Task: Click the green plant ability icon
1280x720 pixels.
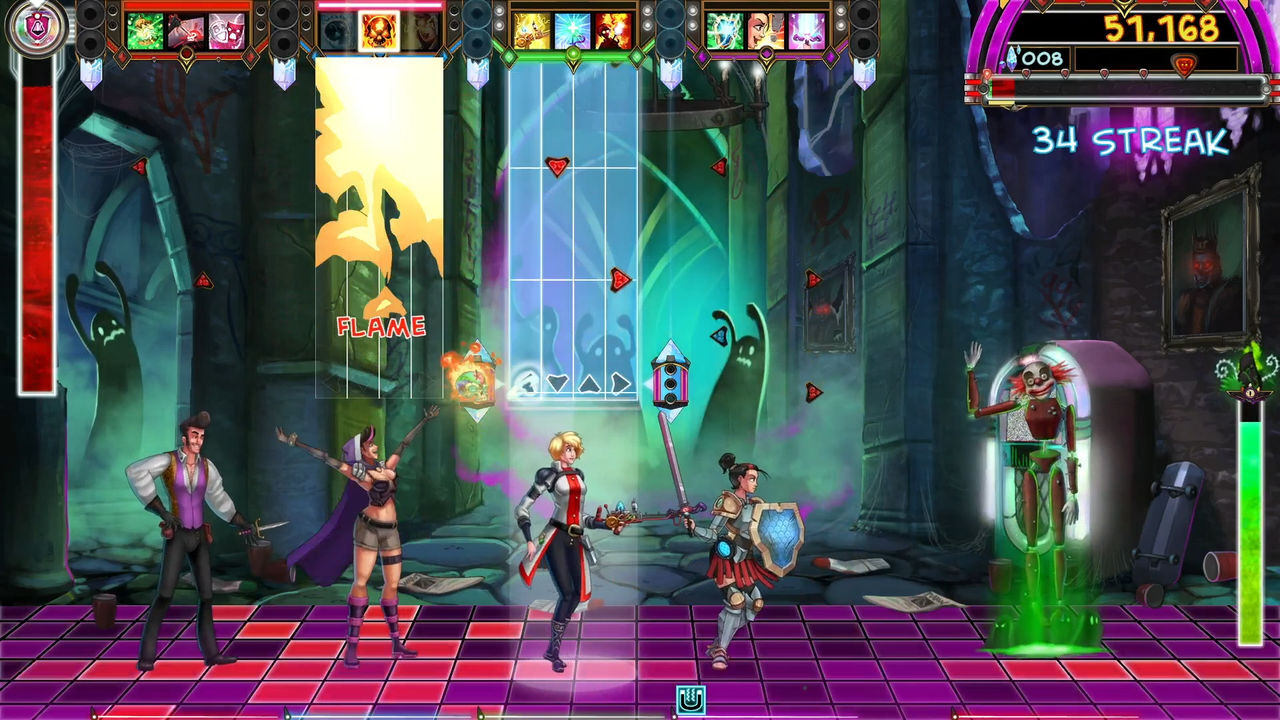Action: (145, 30)
